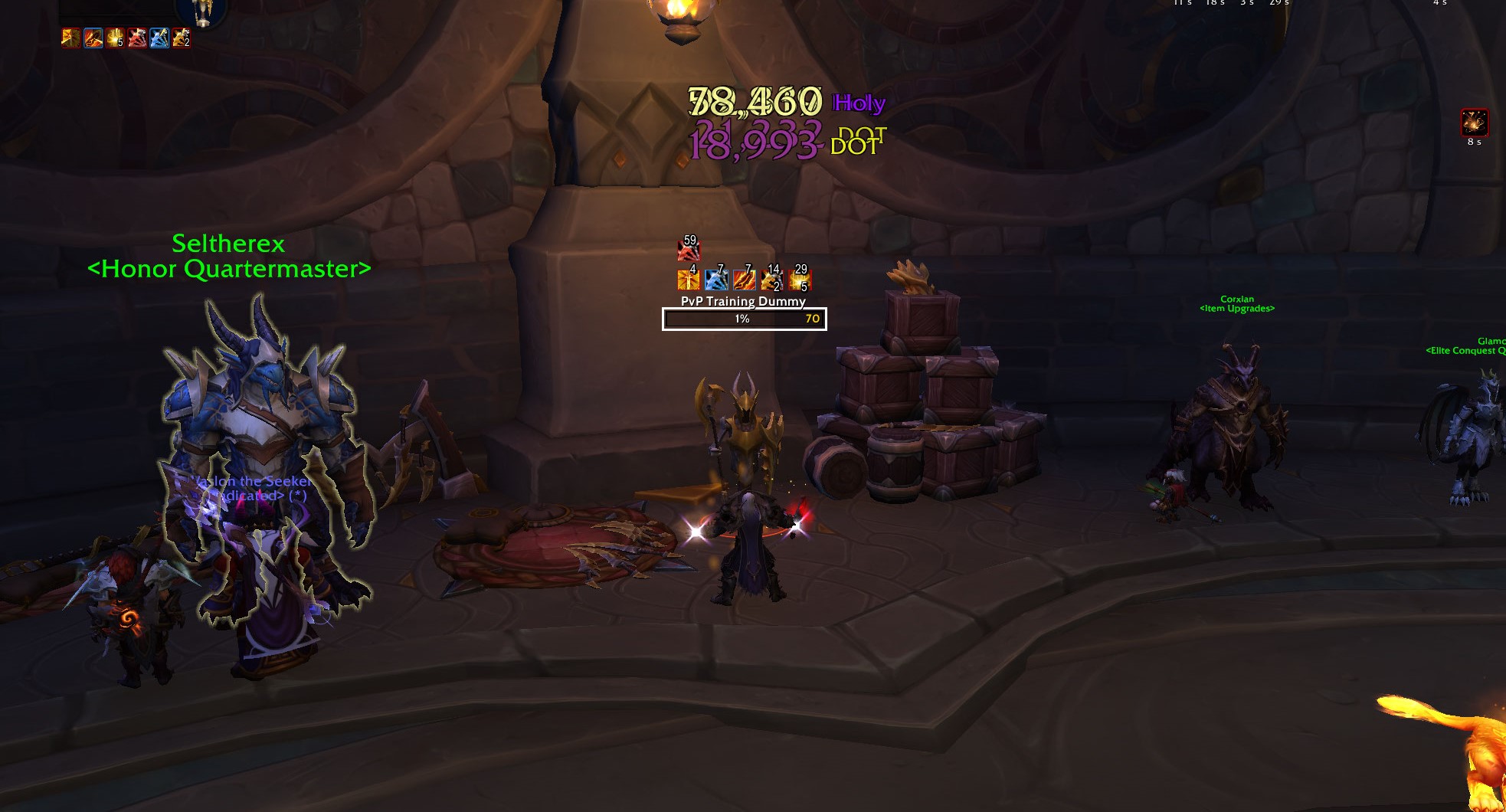Select the blue frost claw buff icon
This screenshot has width=1506, height=812.
coord(159,39)
